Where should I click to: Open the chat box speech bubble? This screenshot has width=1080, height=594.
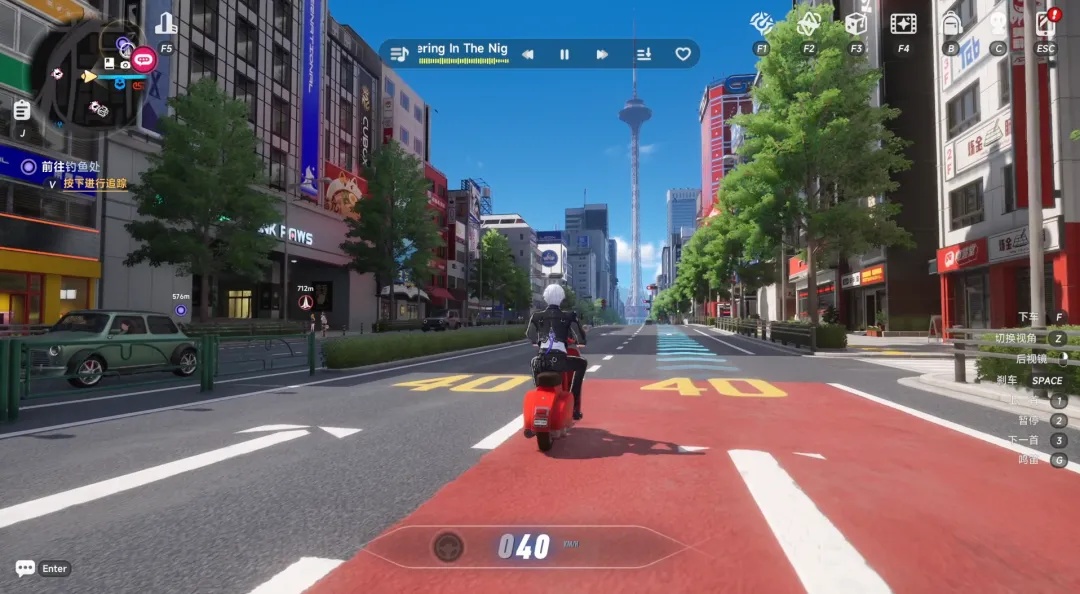pos(25,568)
